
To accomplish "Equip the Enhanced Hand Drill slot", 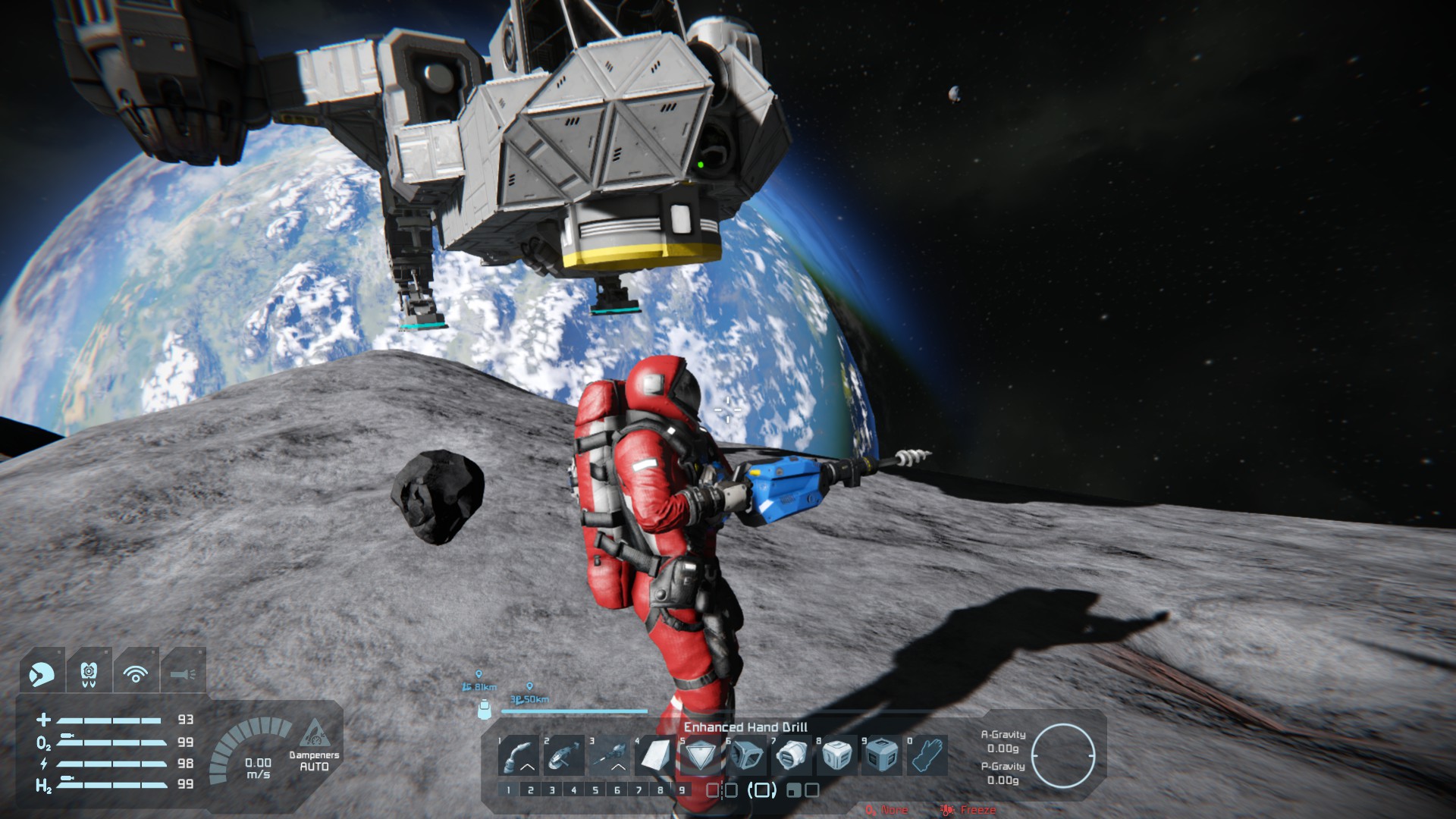I will point(610,755).
